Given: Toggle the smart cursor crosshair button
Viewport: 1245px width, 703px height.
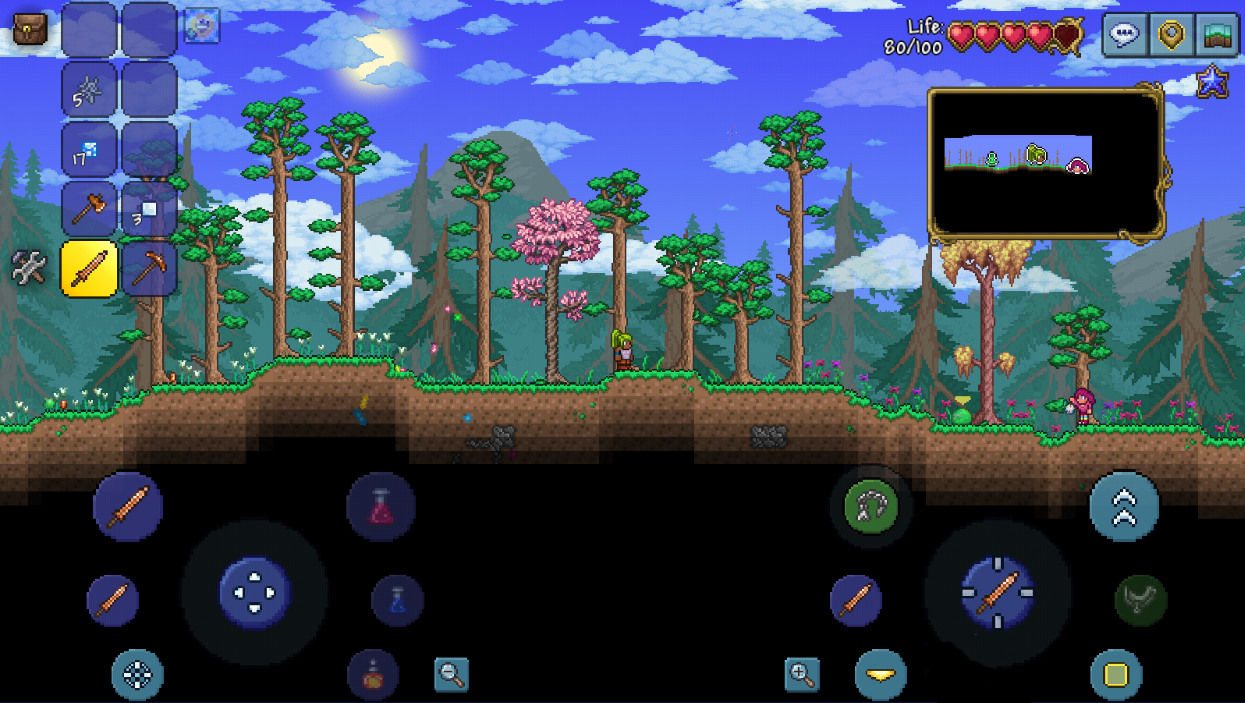Looking at the screenshot, I should [x=137, y=674].
